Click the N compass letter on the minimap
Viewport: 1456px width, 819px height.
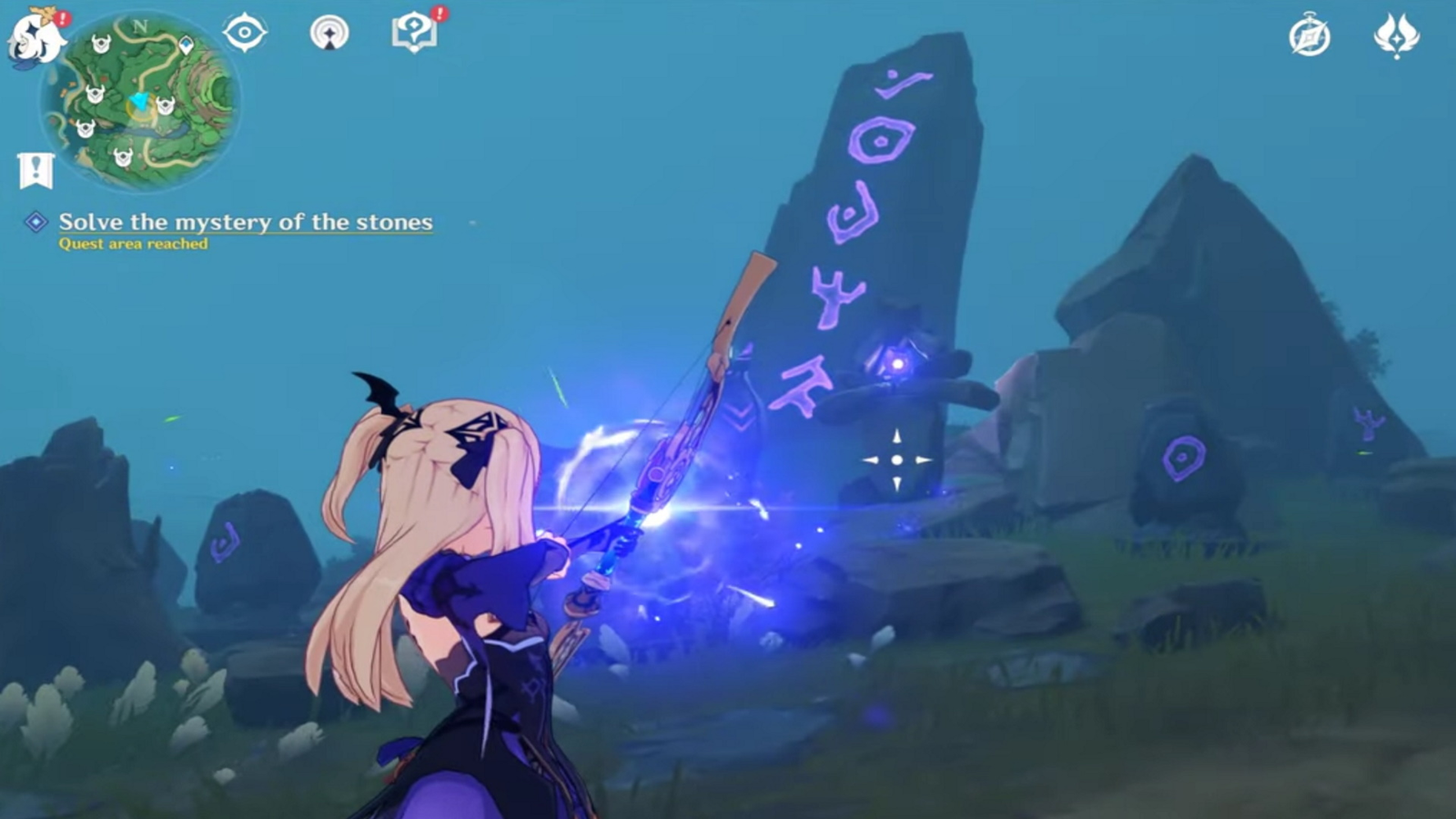(139, 27)
